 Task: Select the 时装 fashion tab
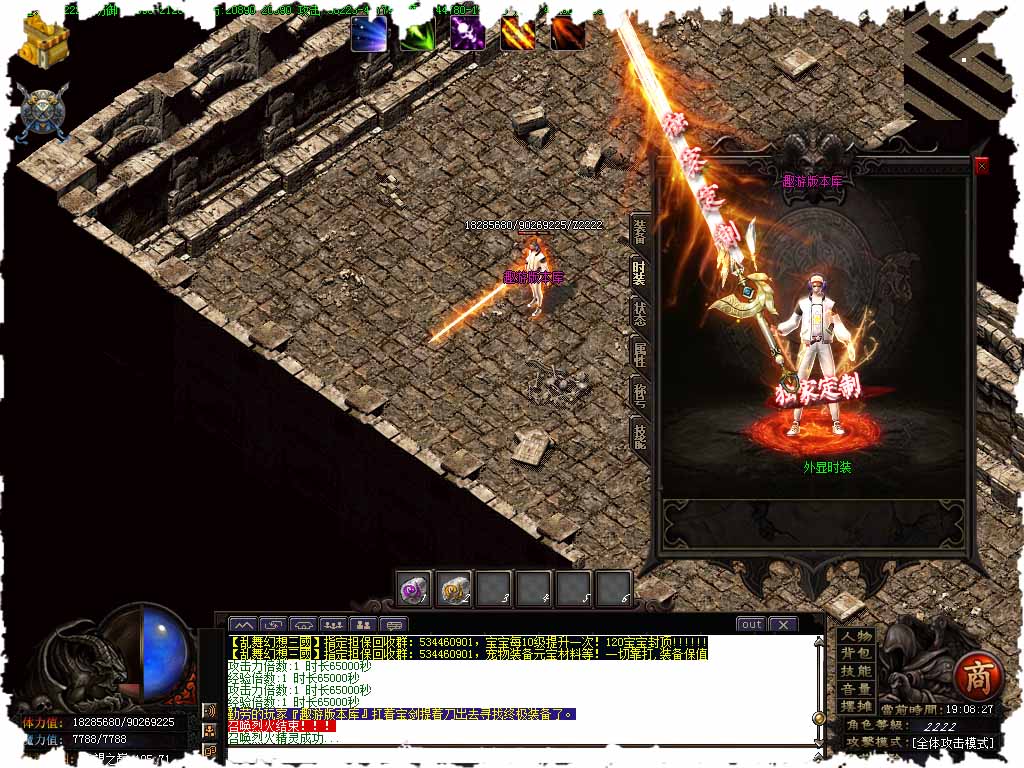(x=639, y=272)
